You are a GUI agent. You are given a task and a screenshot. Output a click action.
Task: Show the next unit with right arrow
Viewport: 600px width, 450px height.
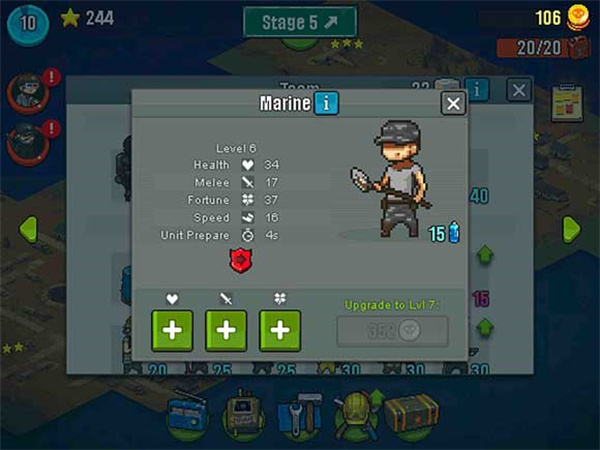point(571,228)
